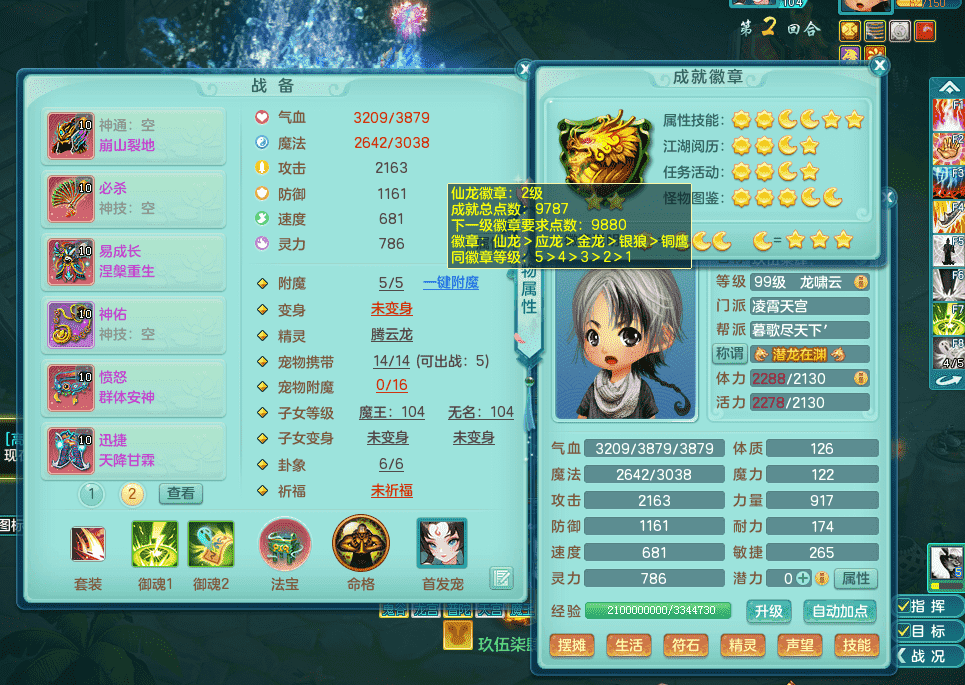Select the 涅槃重生 skill slot

pos(134,262)
